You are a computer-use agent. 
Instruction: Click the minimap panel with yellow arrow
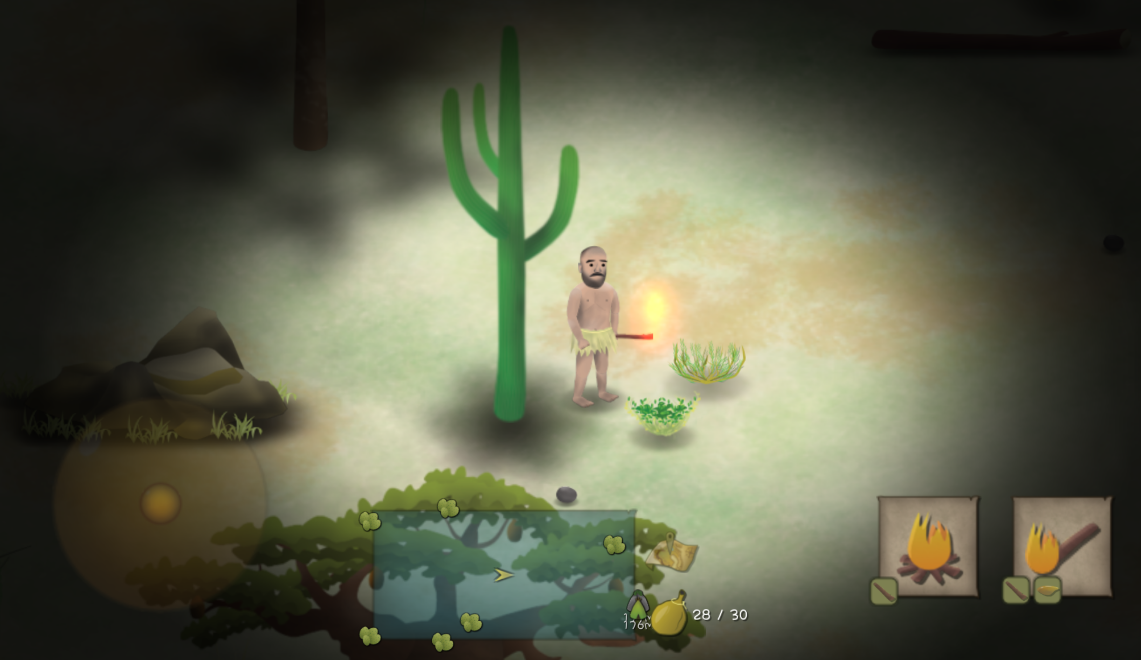tap(504, 574)
